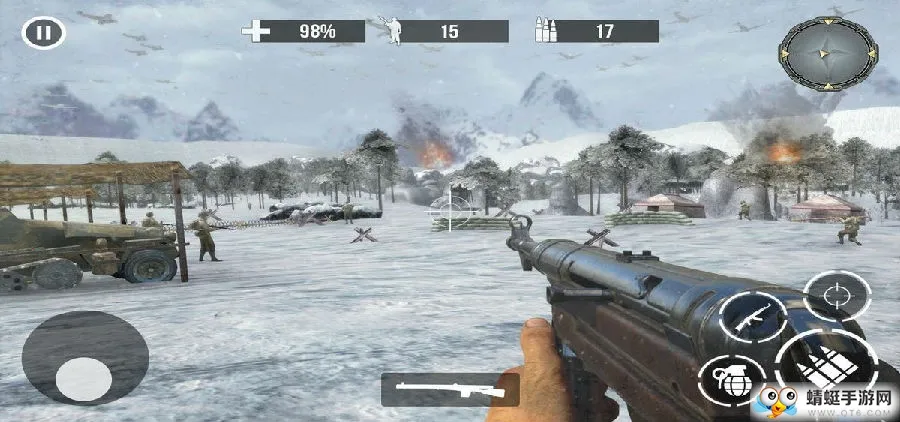This screenshot has height=422, width=900.
Task: Tap the compass minimap
Action: (x=828, y=54)
